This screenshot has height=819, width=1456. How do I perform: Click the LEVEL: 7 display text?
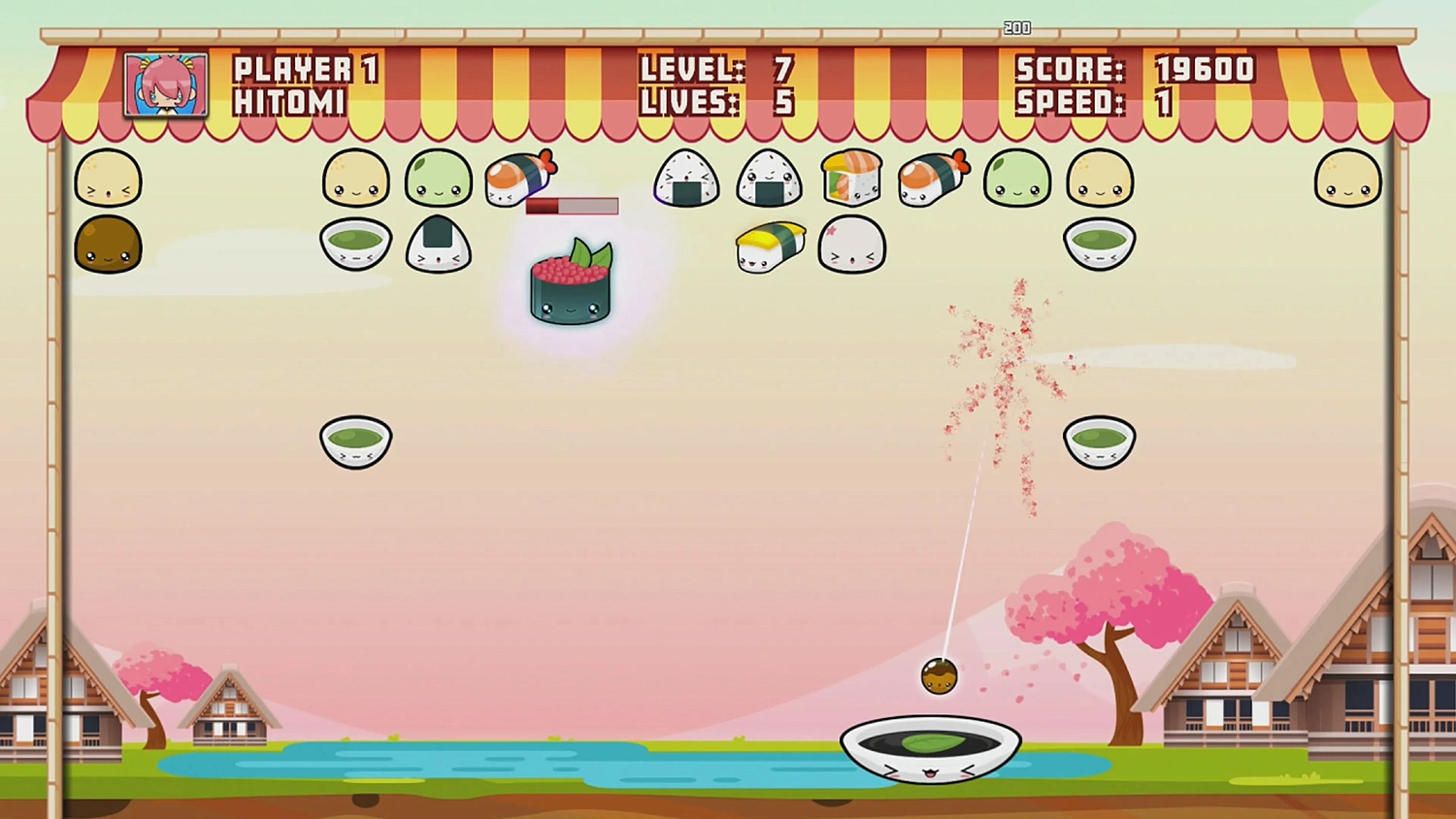point(713,69)
